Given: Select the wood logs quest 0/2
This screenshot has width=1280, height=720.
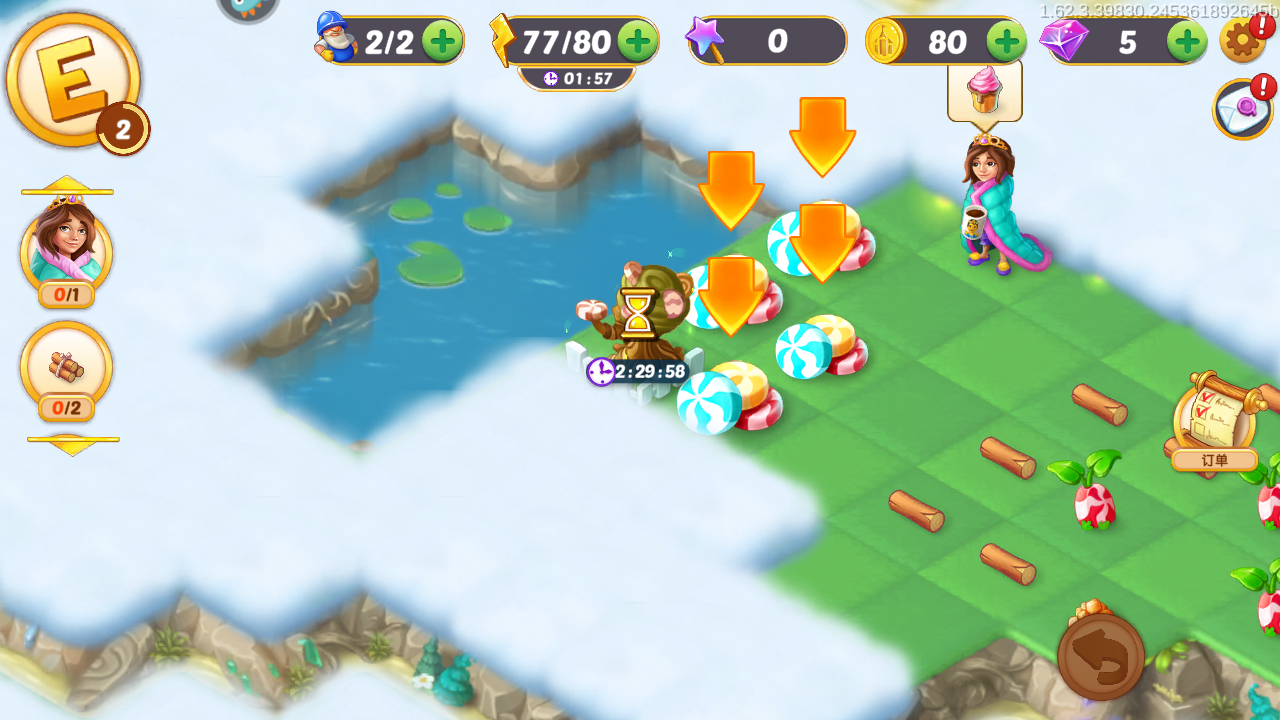Looking at the screenshot, I should point(66,368).
